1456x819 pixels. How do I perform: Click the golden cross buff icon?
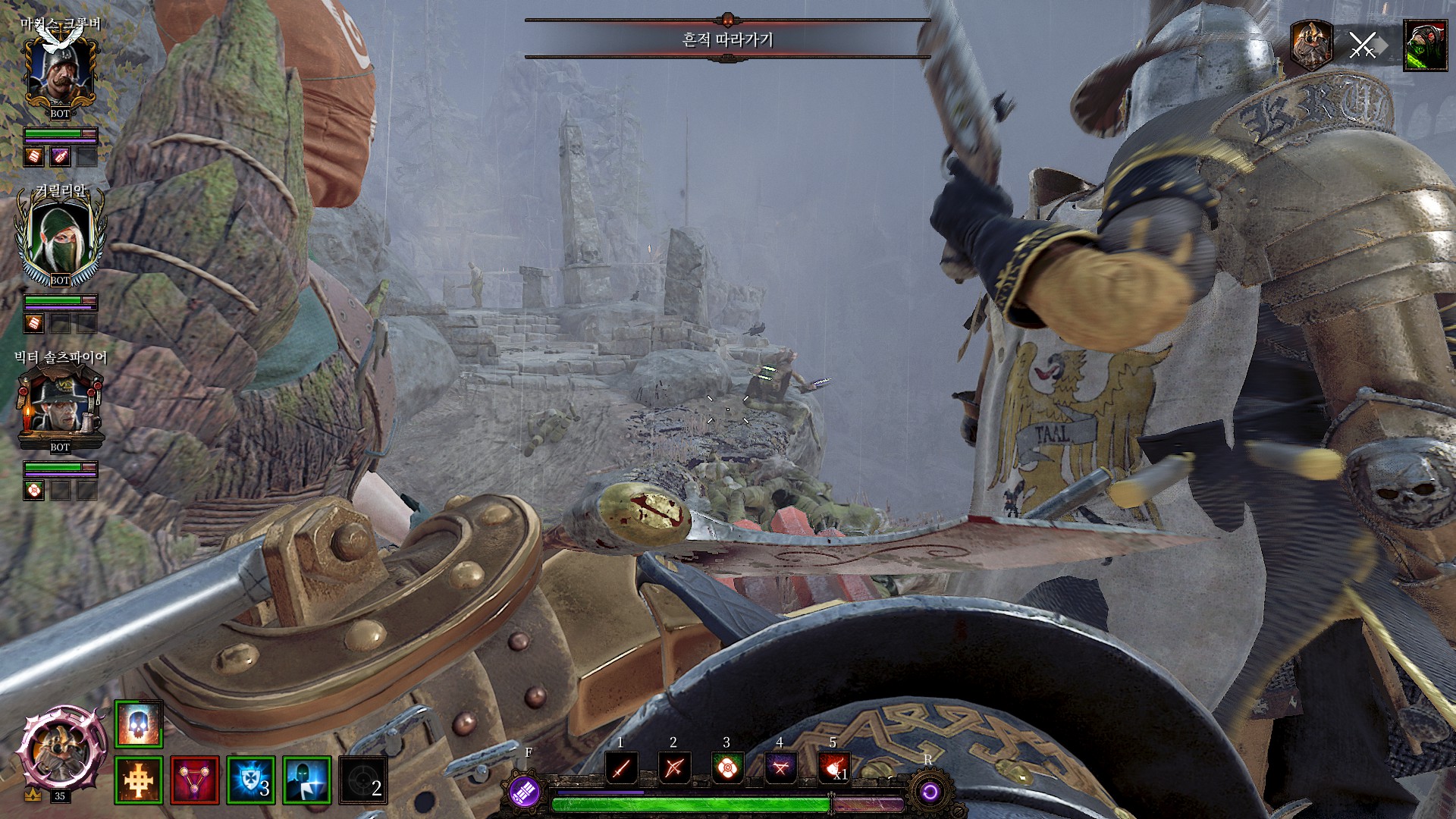pos(138,780)
